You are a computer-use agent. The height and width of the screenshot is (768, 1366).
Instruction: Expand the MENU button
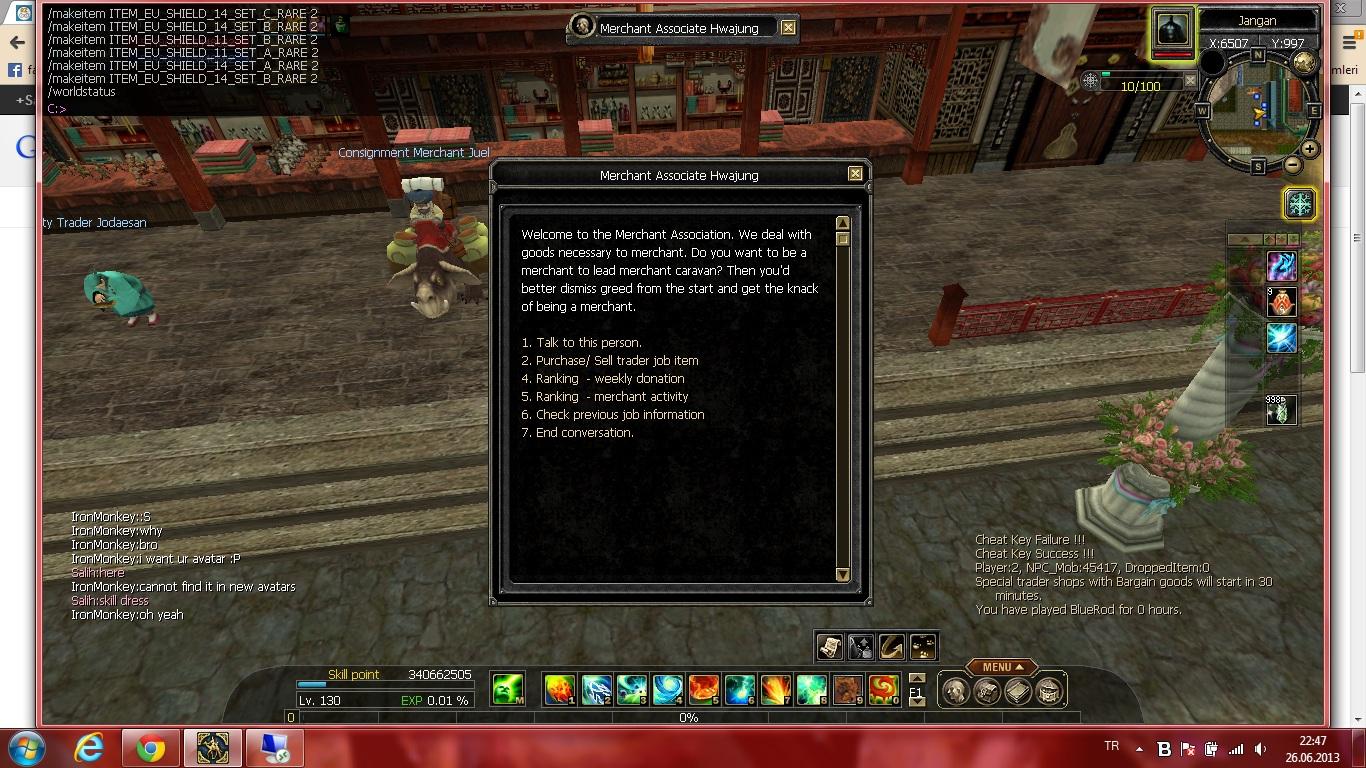1001,667
